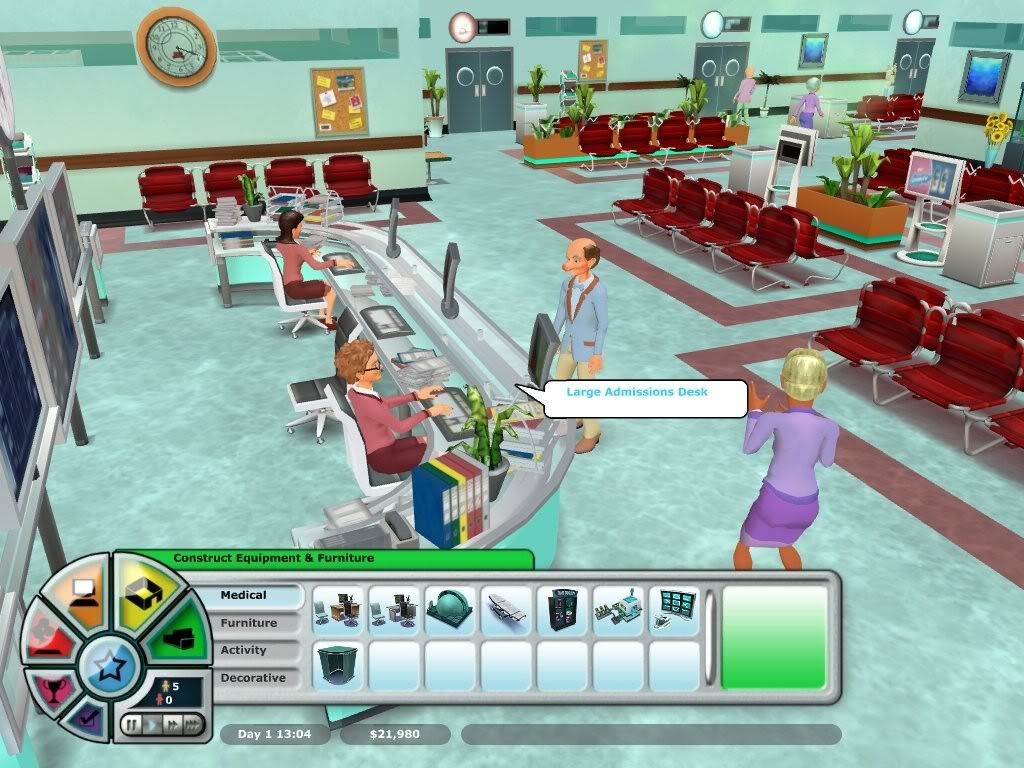Select the Medical category tab
1024x768 pixels.
[260, 596]
